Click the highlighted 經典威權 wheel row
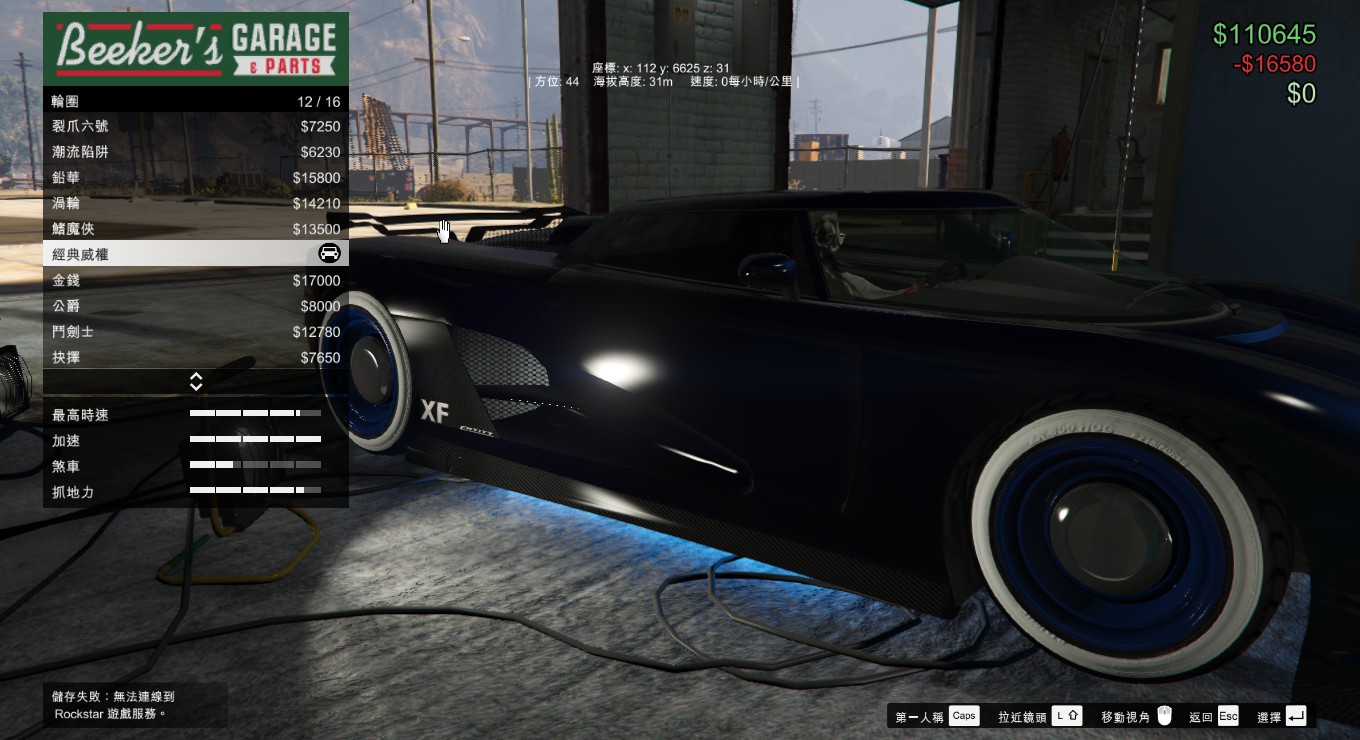This screenshot has width=1360, height=740. (195, 255)
